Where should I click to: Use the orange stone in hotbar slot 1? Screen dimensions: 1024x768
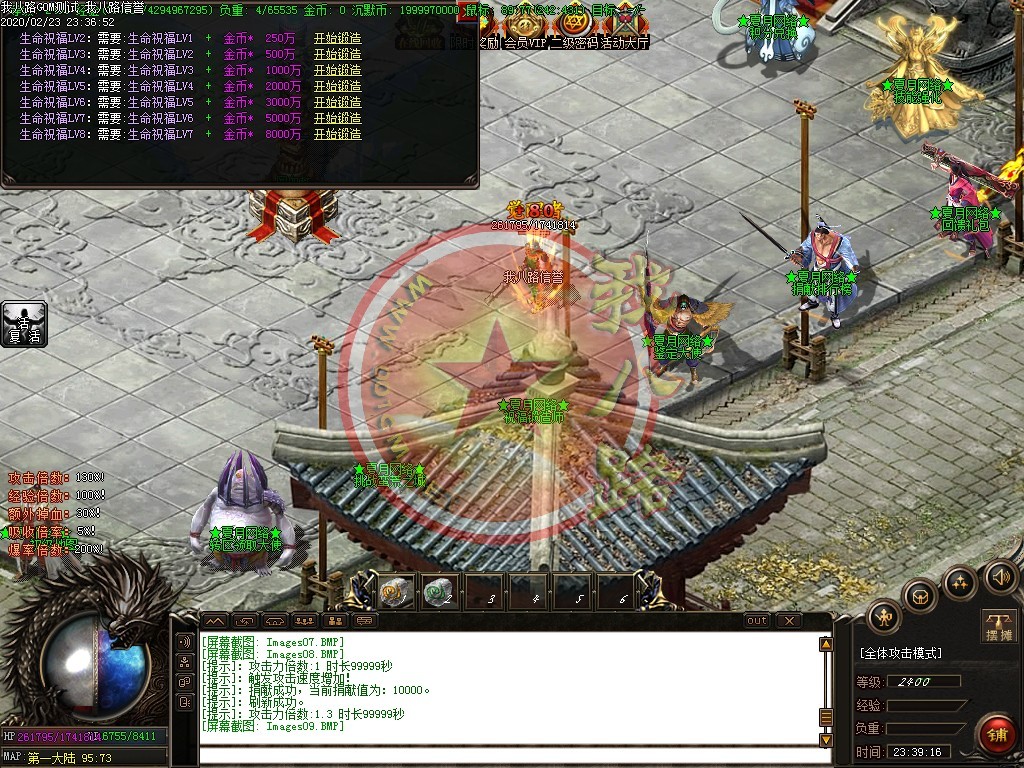[x=393, y=590]
